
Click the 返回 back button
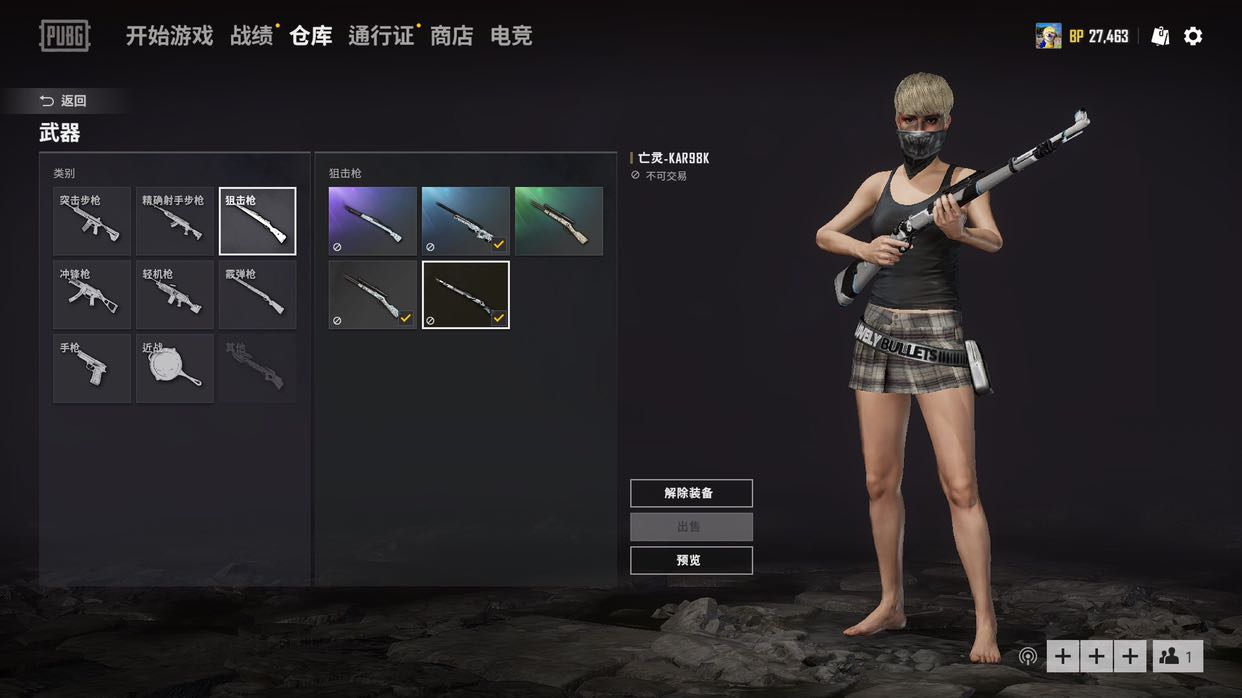pos(64,101)
